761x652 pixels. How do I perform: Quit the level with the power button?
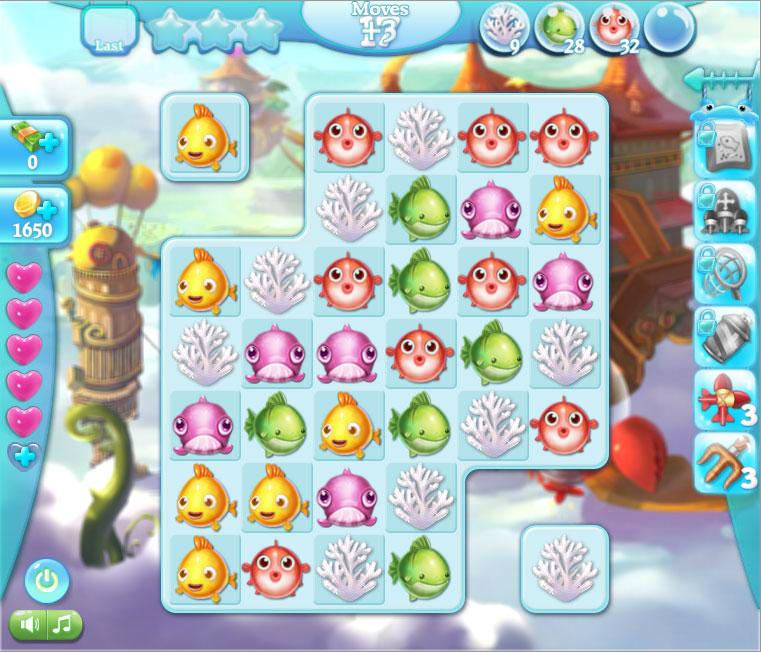pos(46,580)
